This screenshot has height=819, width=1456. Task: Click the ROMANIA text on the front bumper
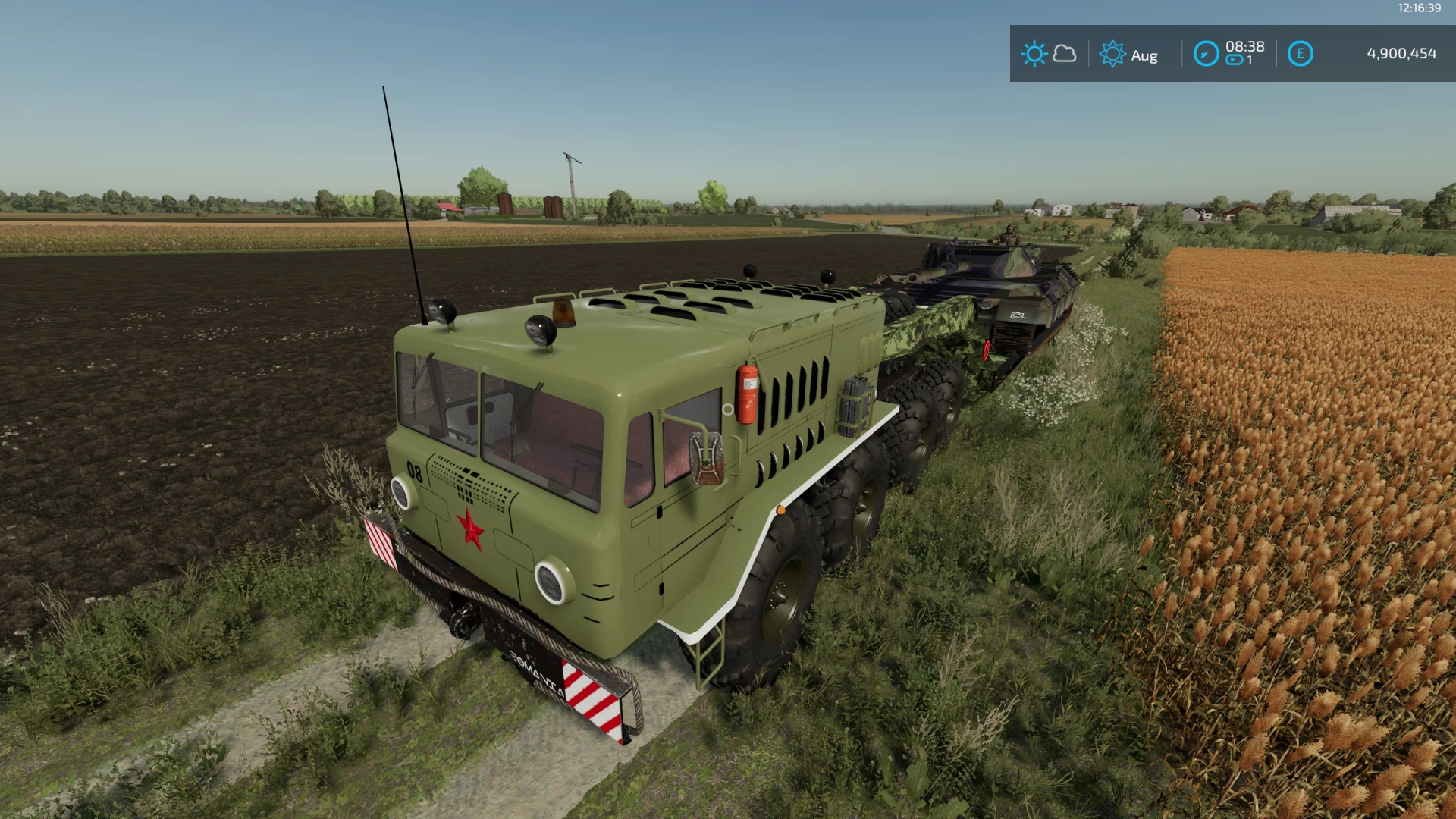pyautogui.click(x=535, y=671)
